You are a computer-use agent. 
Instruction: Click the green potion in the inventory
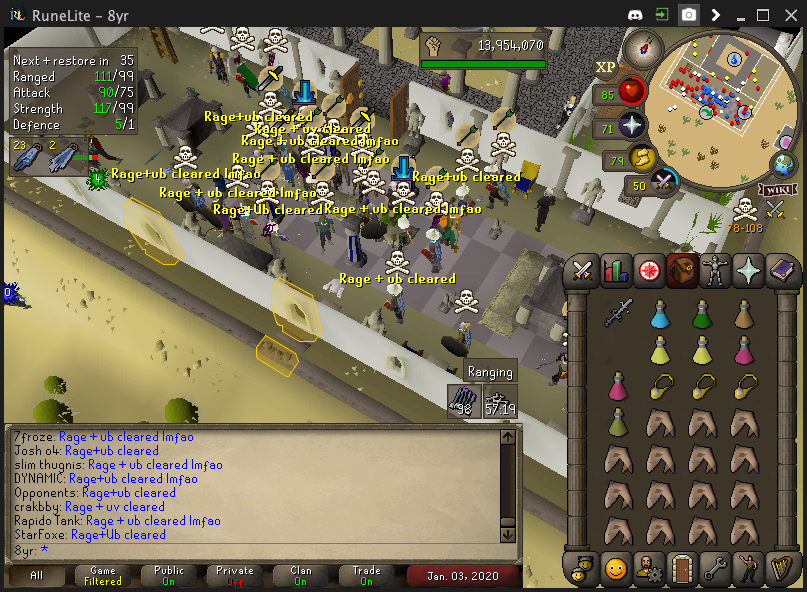coord(701,314)
